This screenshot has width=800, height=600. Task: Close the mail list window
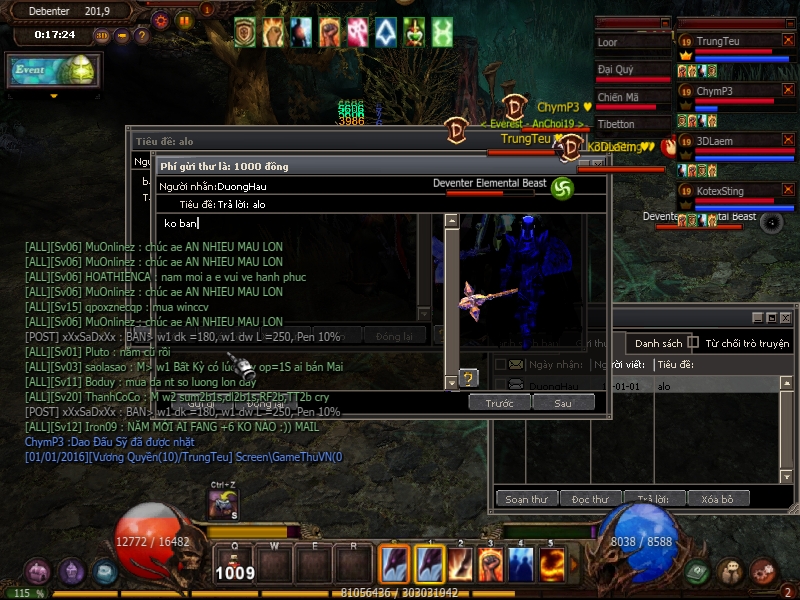click(786, 318)
